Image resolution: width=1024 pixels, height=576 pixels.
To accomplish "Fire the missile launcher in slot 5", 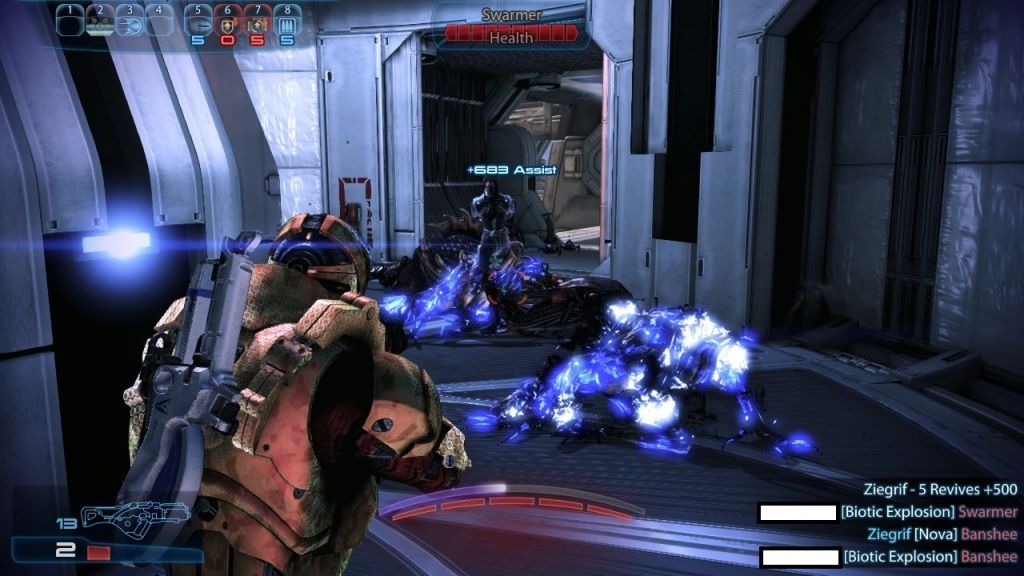I will pyautogui.click(x=199, y=21).
